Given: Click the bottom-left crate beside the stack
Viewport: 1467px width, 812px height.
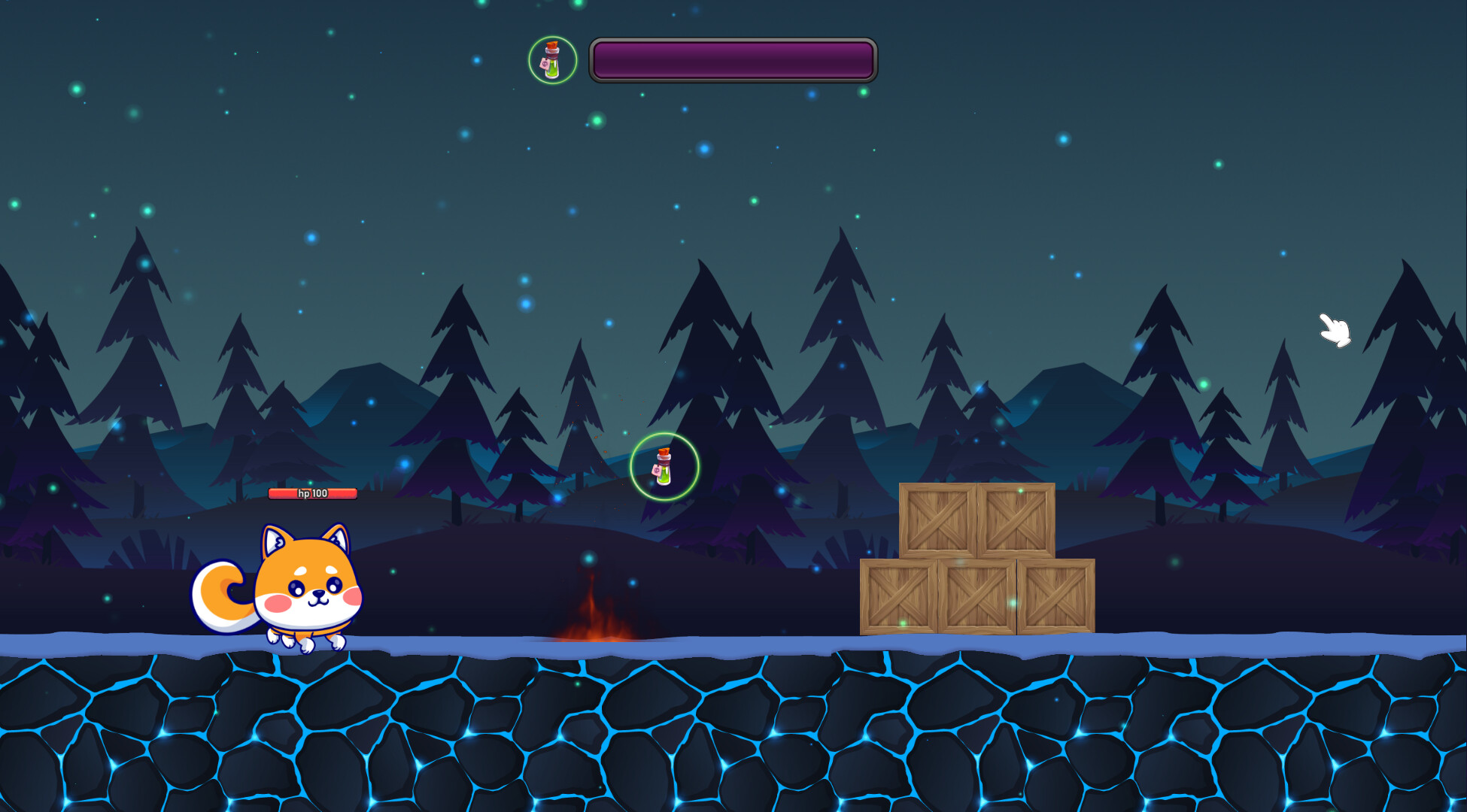Looking at the screenshot, I should coord(899,598).
